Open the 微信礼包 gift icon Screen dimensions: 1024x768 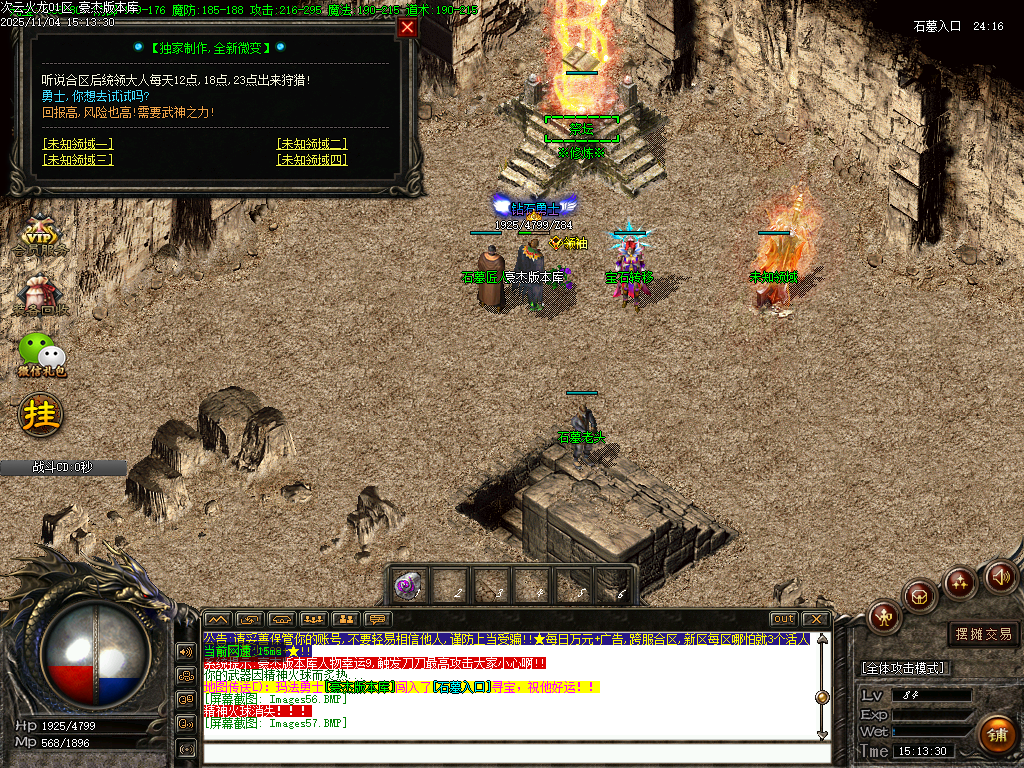[x=41, y=354]
